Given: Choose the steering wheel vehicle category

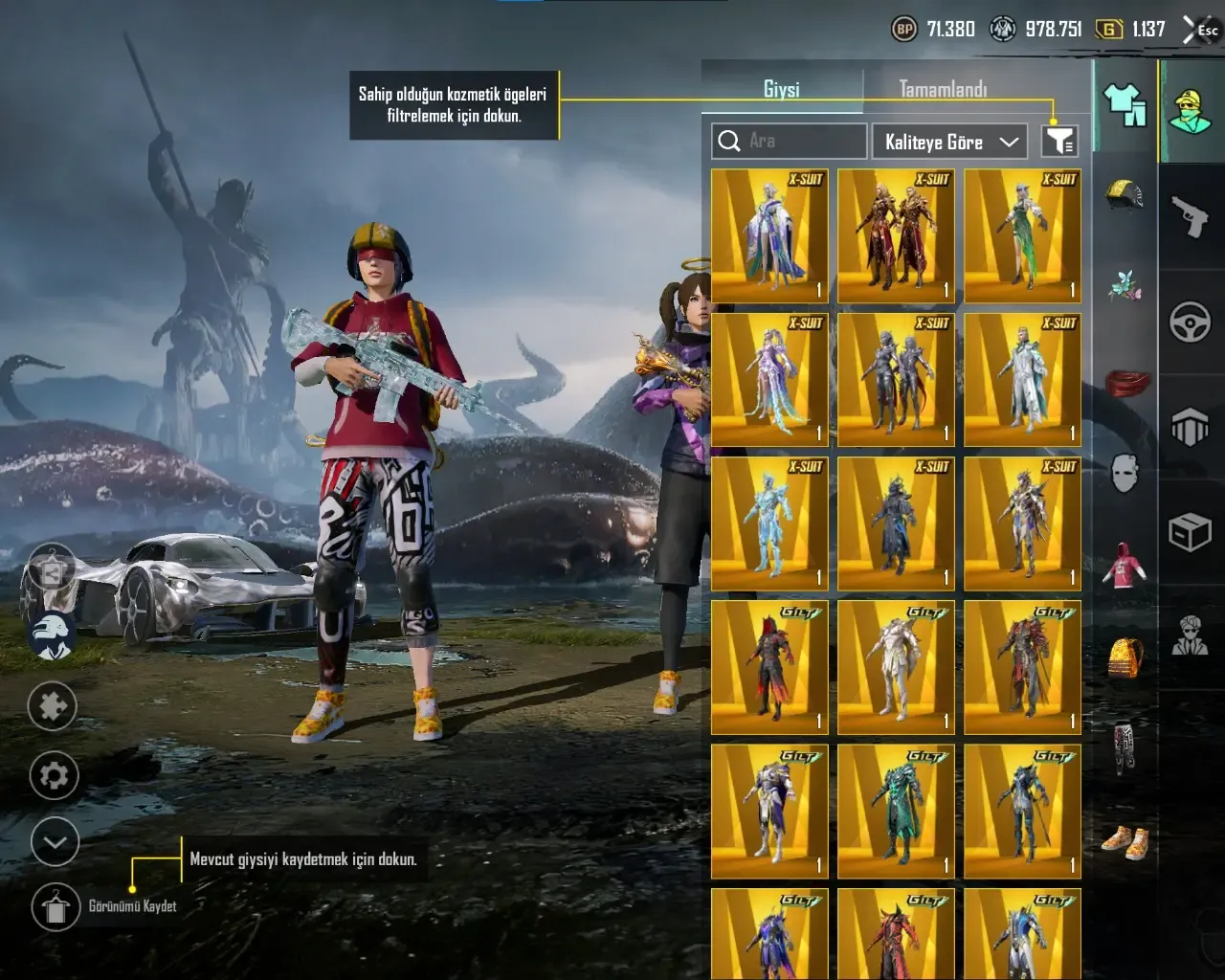Looking at the screenshot, I should point(1191,322).
